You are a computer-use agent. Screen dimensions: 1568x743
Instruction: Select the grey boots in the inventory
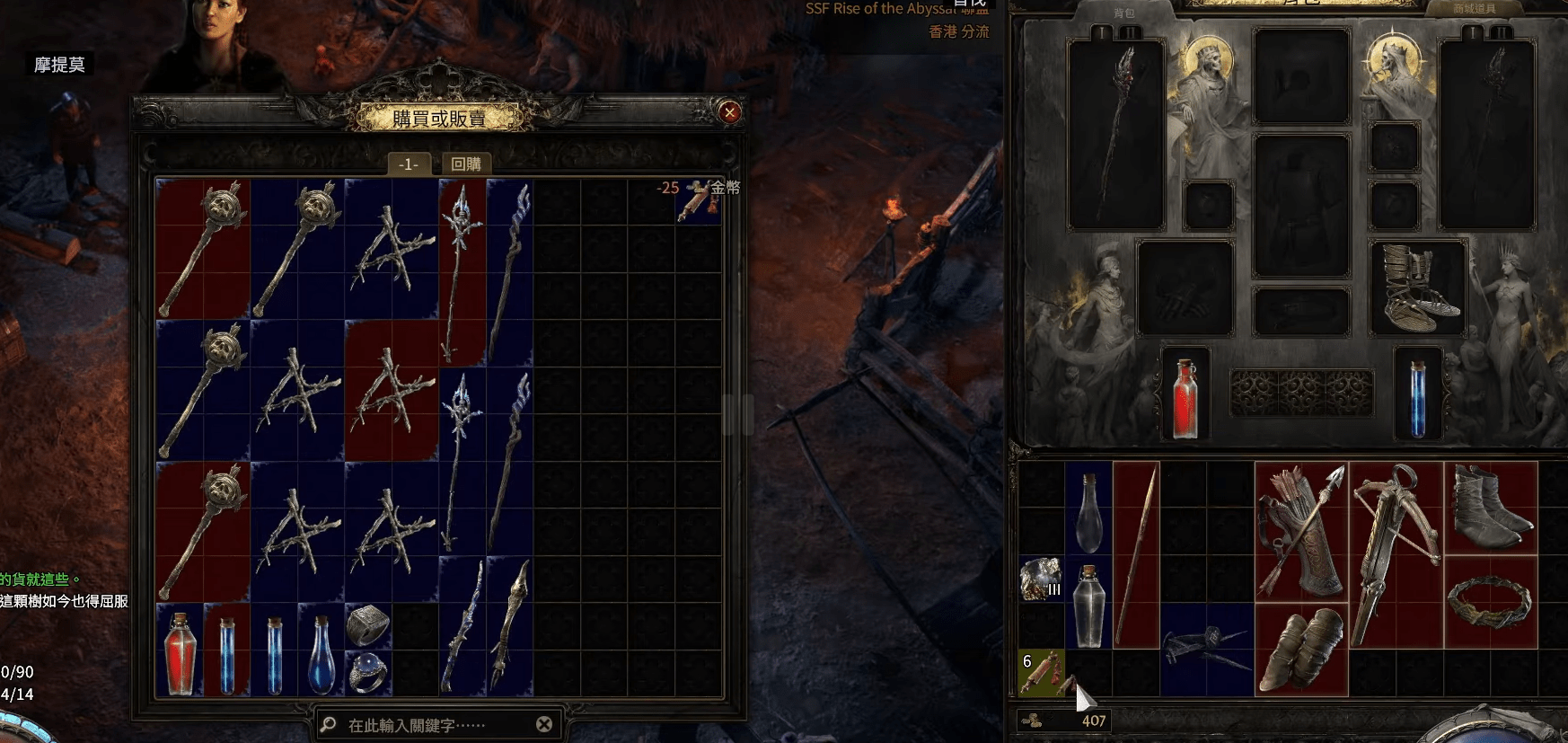[x=1490, y=508]
